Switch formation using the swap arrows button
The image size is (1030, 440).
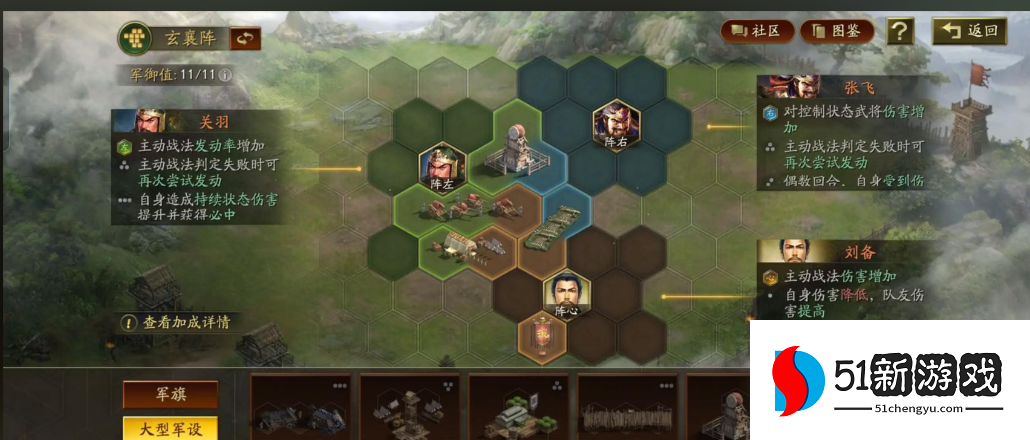click(245, 39)
